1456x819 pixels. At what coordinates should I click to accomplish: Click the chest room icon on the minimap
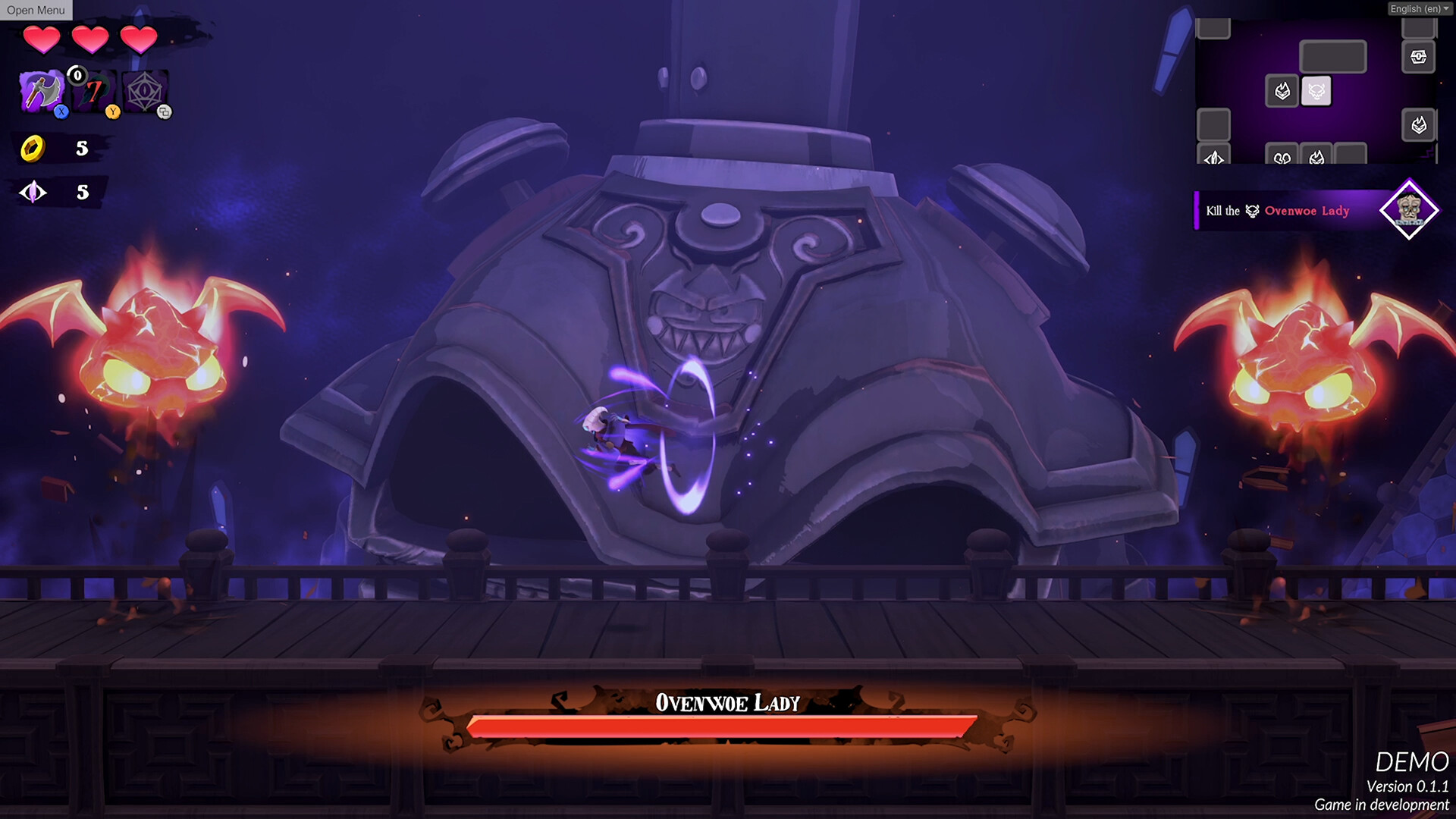click(1417, 55)
